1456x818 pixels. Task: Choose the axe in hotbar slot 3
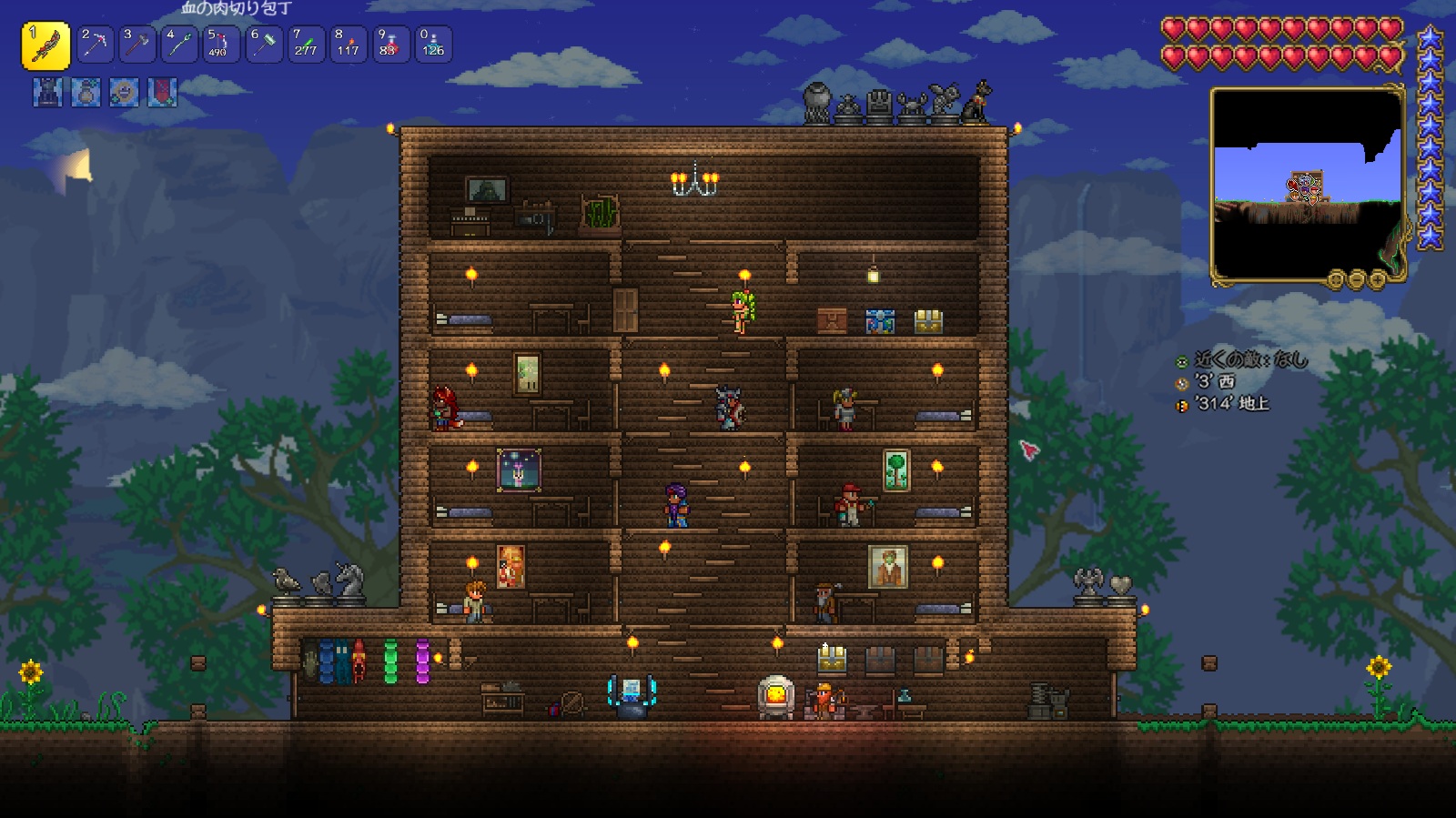click(x=137, y=45)
